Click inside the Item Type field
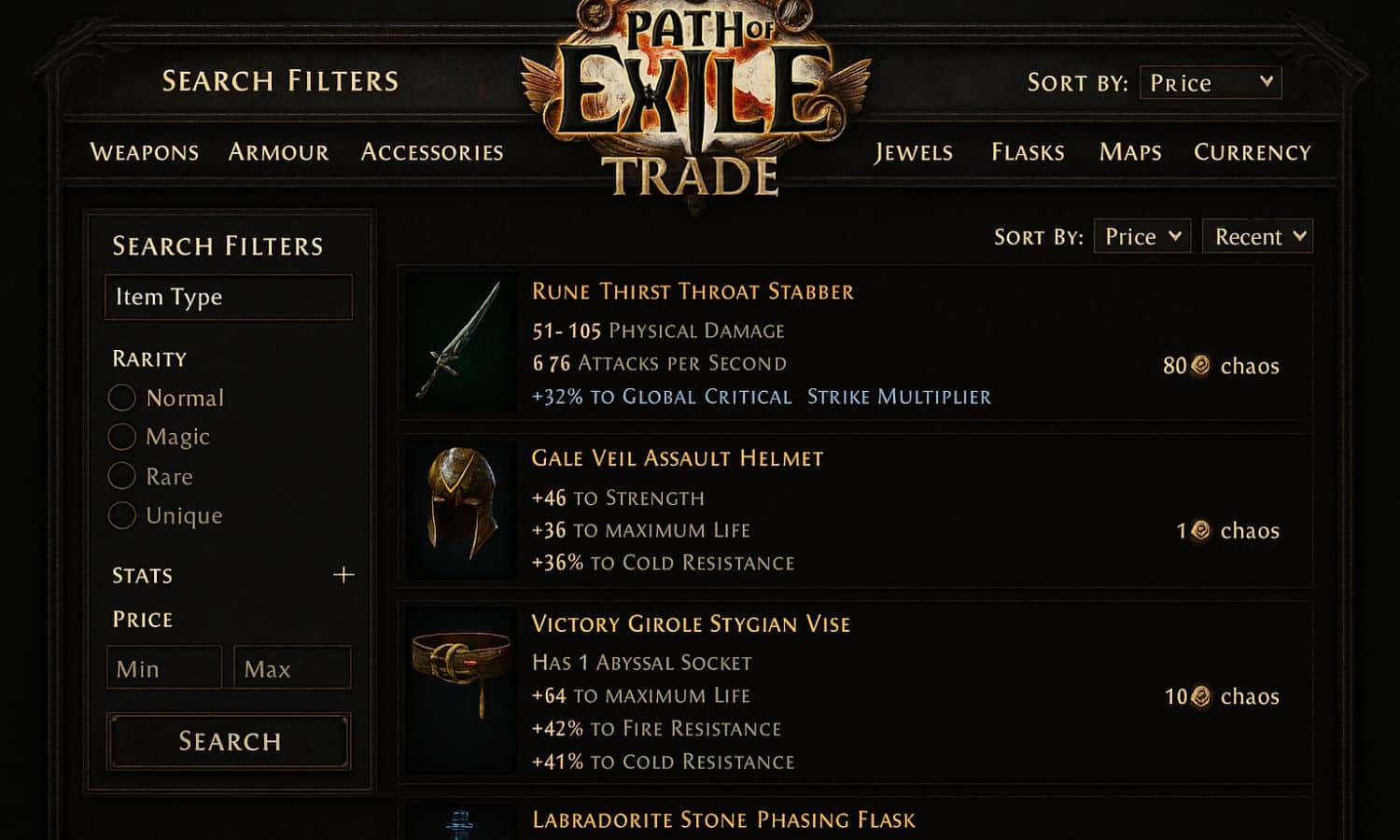This screenshot has width=1400, height=840. click(228, 297)
